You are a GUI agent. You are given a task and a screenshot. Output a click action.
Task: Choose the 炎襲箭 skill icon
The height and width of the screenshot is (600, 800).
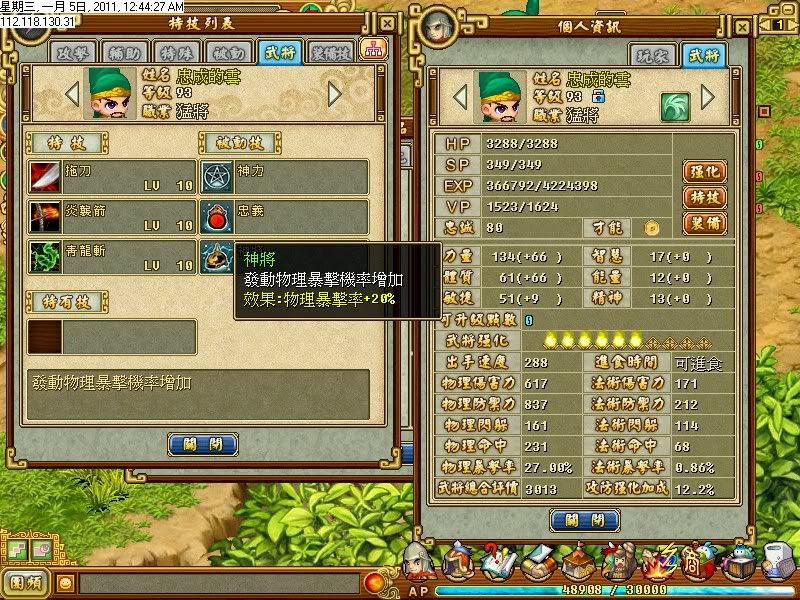pyautogui.click(x=45, y=216)
